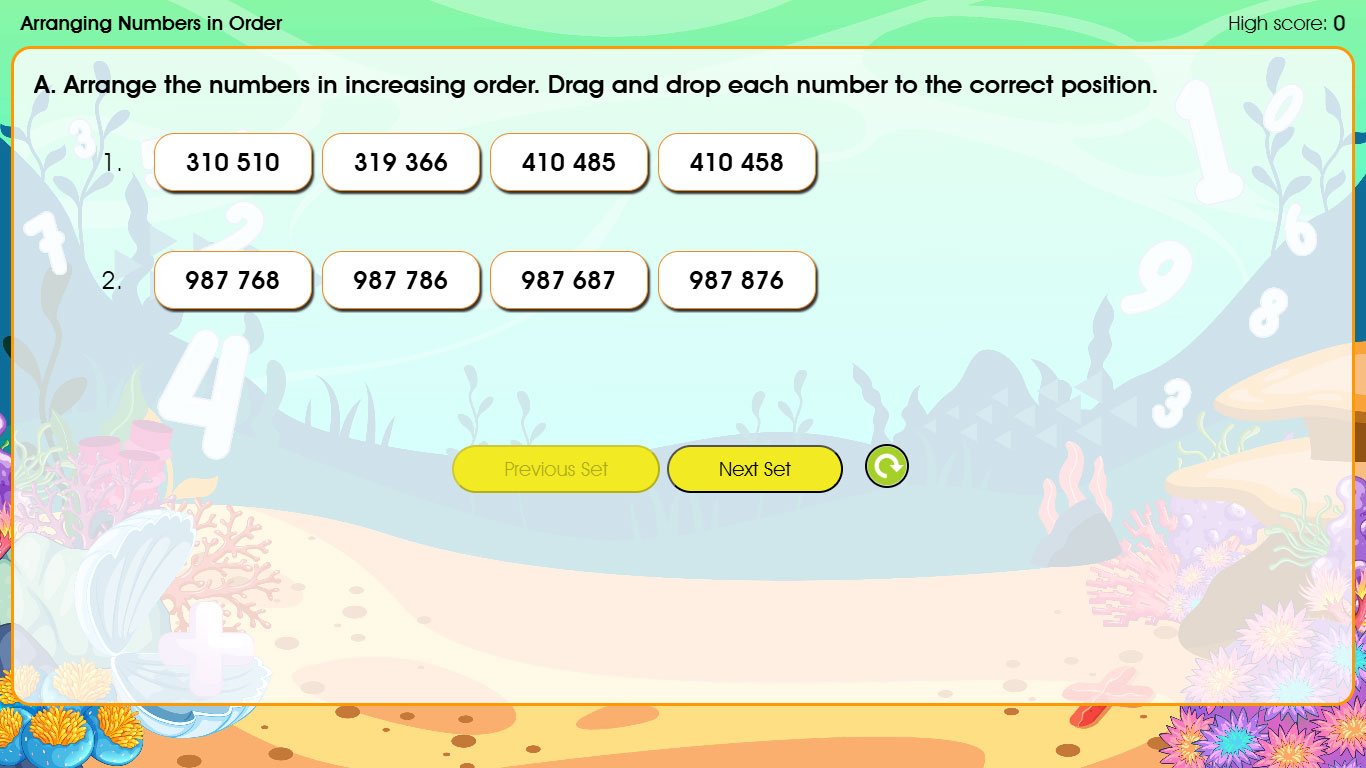Click the High score value
Viewport: 1366px width, 768px height.
(x=1338, y=23)
